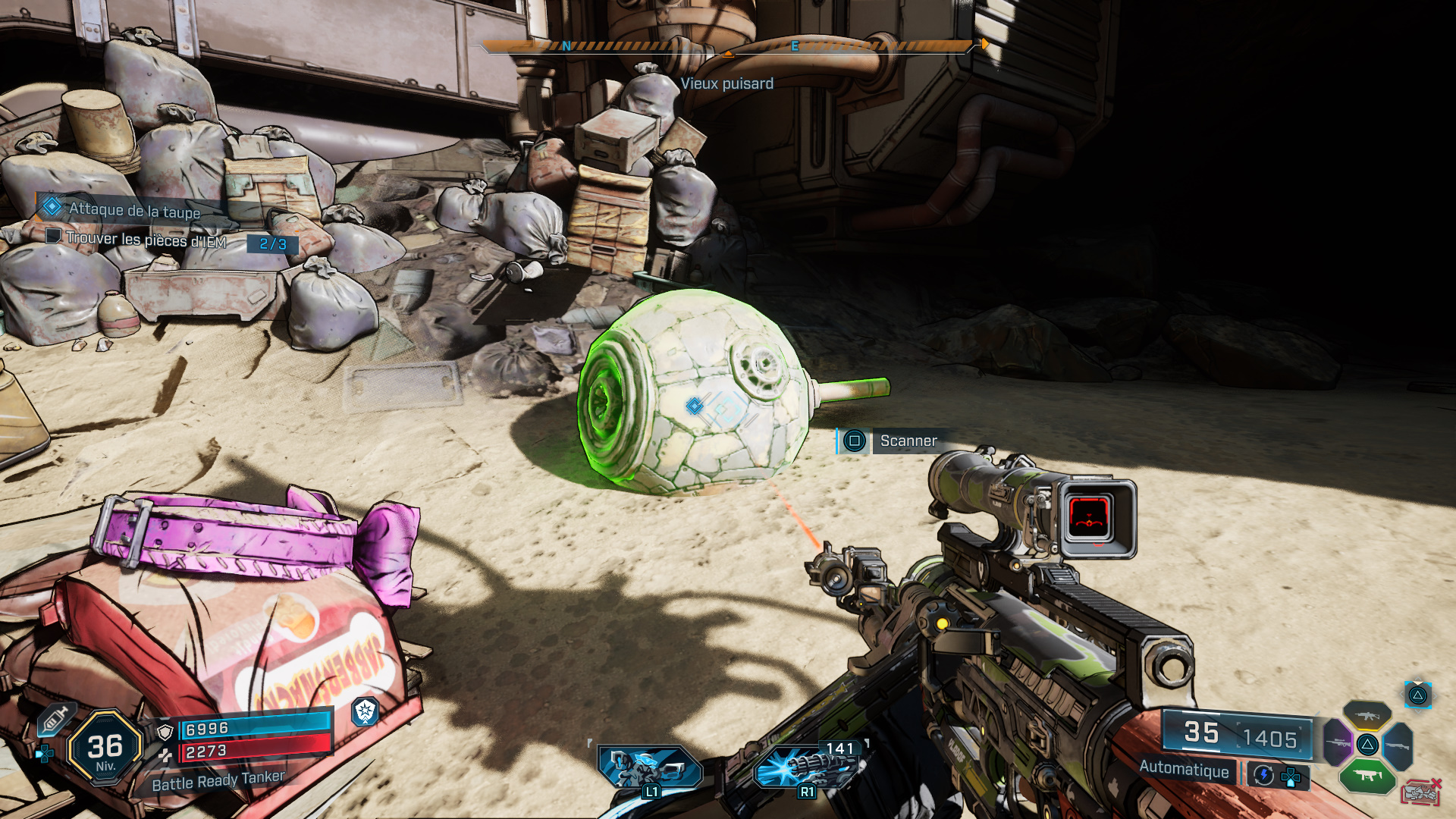
Task: Click the lightning bolt weapon mode icon
Action: tap(1263, 775)
